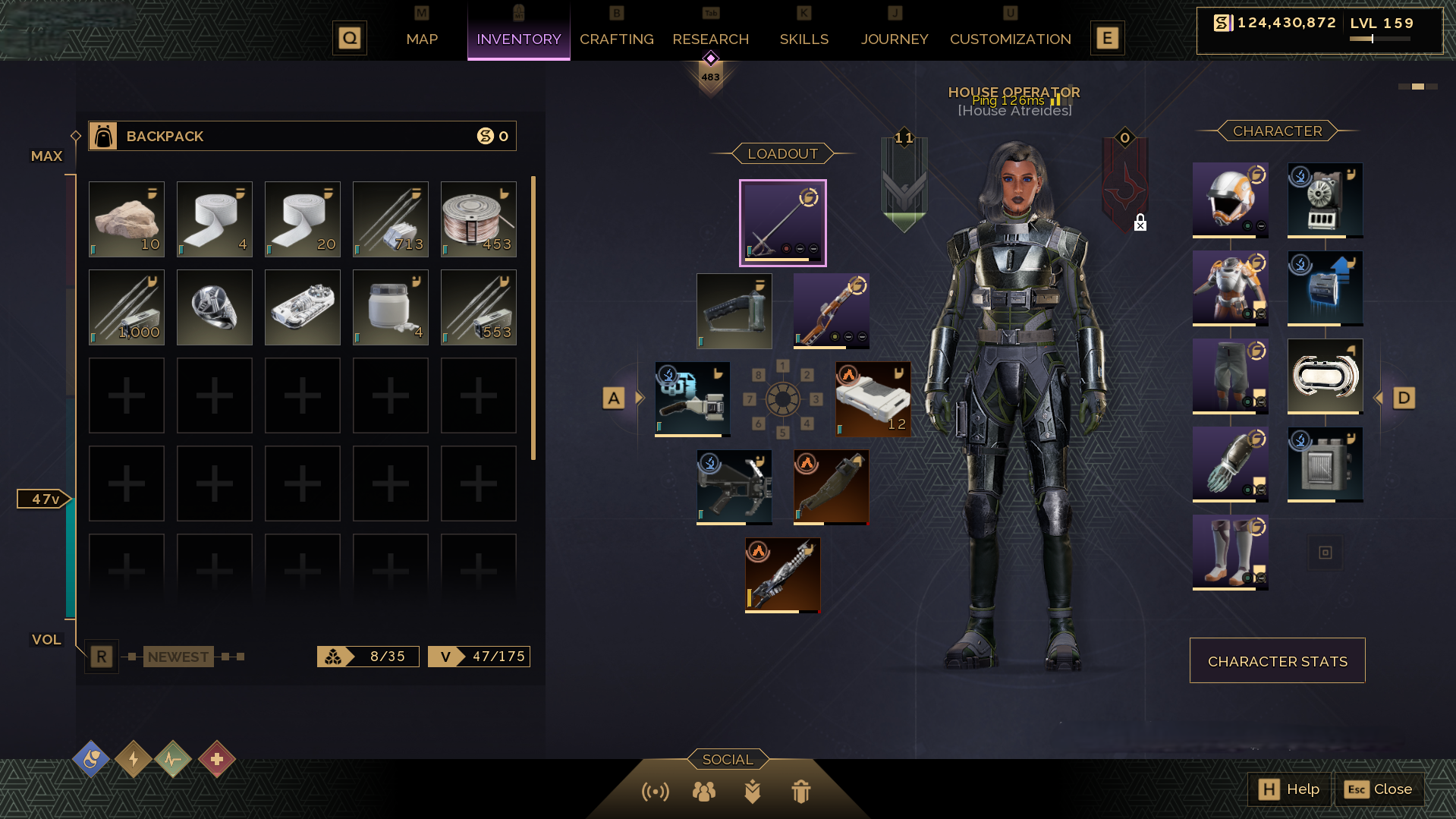Change the Newest sort order
The height and width of the screenshot is (819, 1456).
click(178, 657)
